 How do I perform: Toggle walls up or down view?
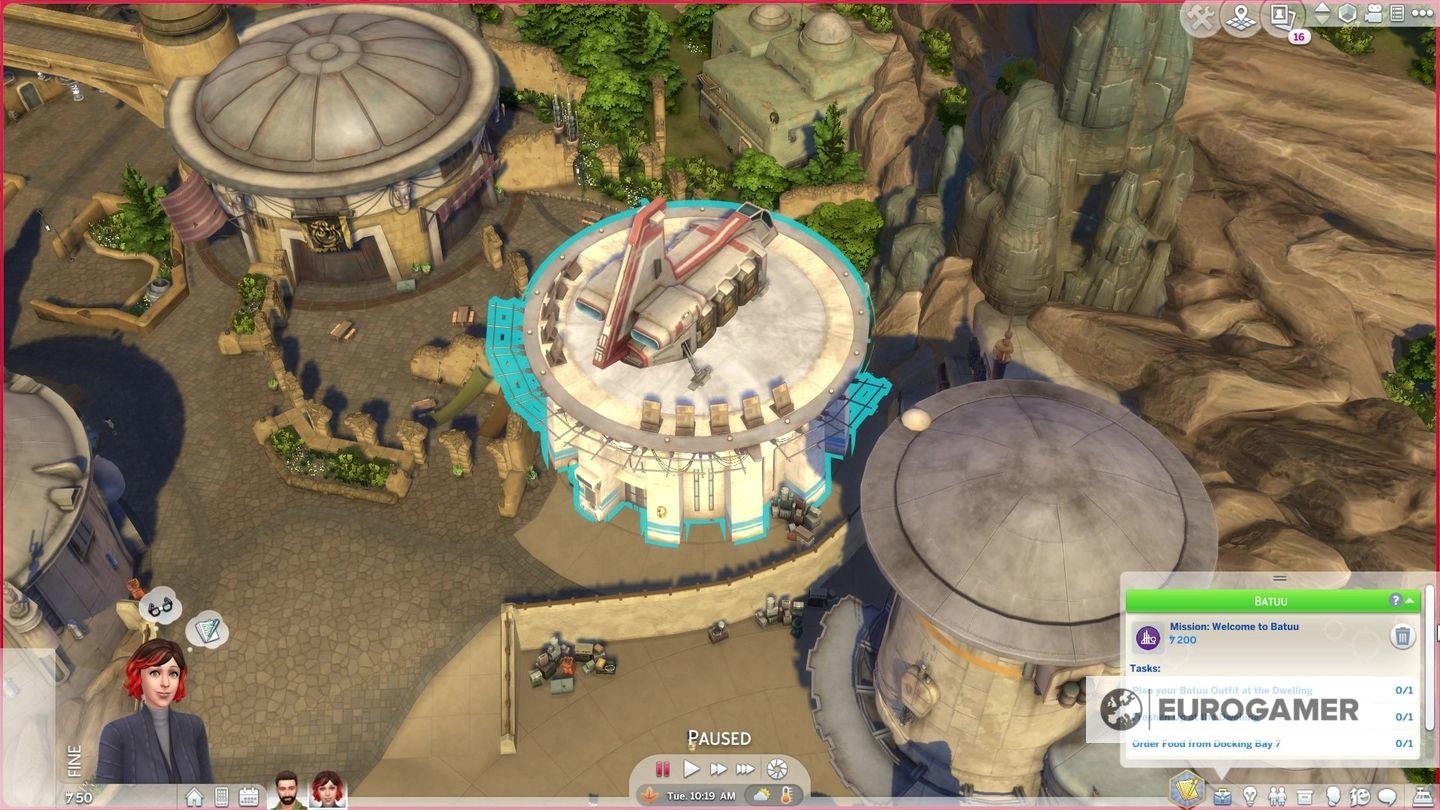tap(1323, 13)
